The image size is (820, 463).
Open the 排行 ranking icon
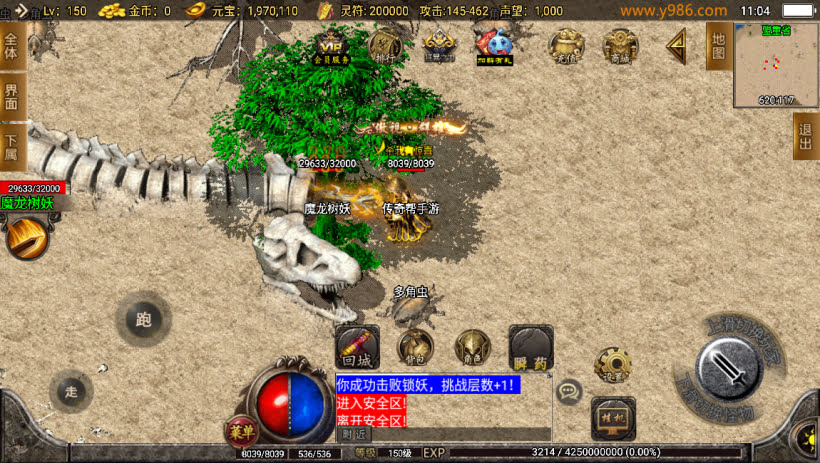(385, 46)
